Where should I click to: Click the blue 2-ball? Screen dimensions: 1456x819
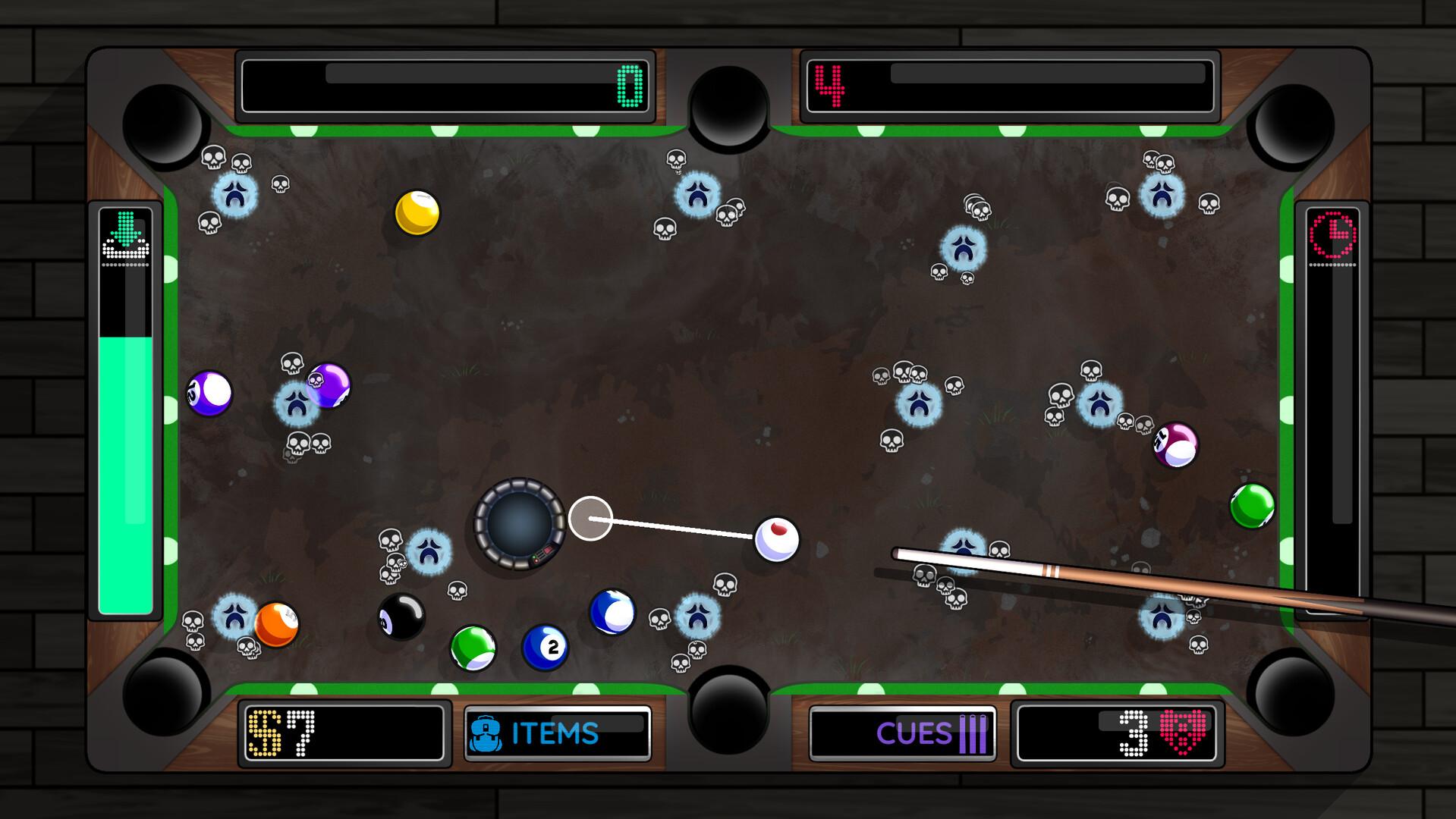[547, 646]
